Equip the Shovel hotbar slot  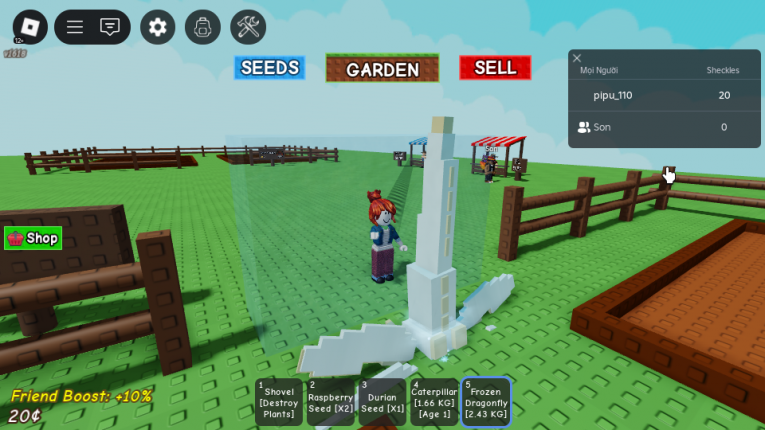point(278,402)
